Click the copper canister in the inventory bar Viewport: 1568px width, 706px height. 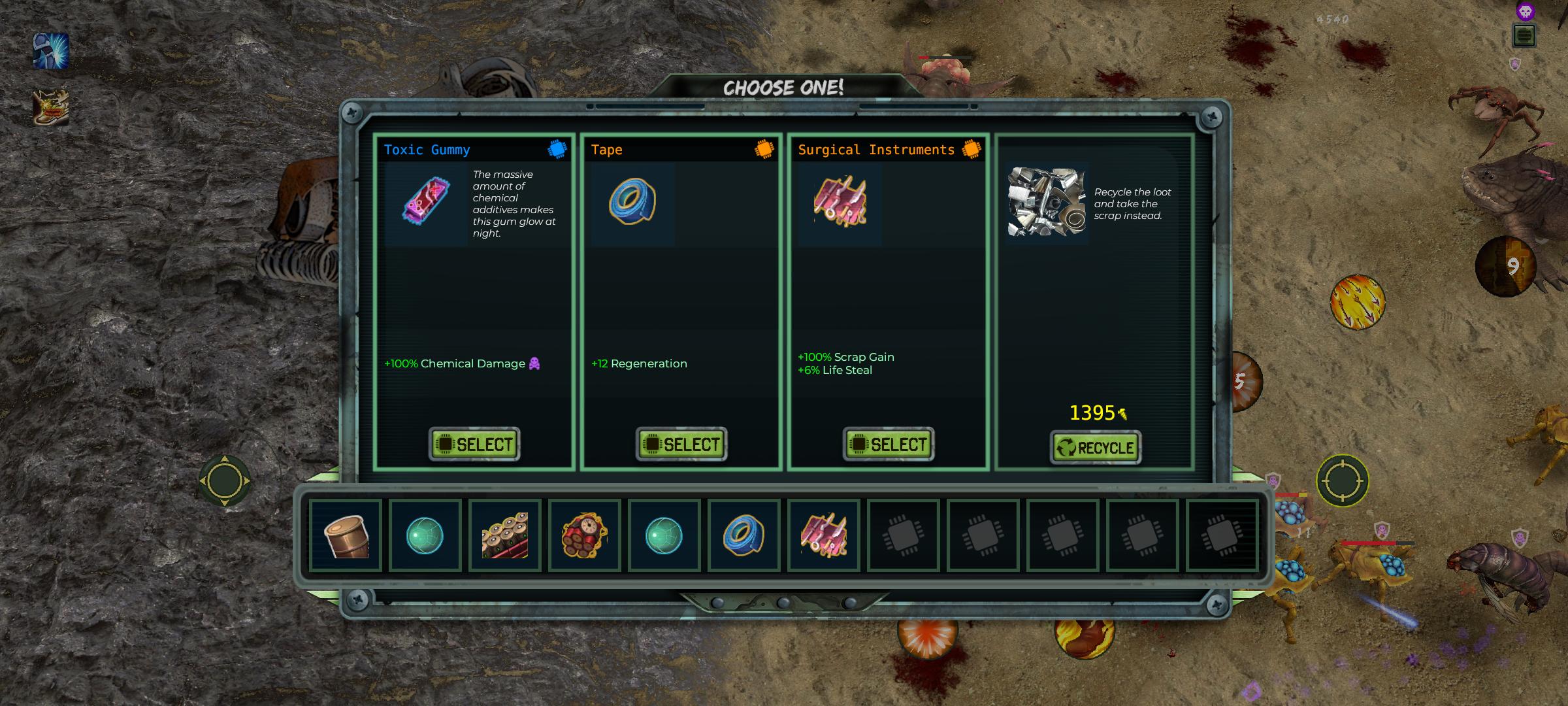tap(346, 535)
